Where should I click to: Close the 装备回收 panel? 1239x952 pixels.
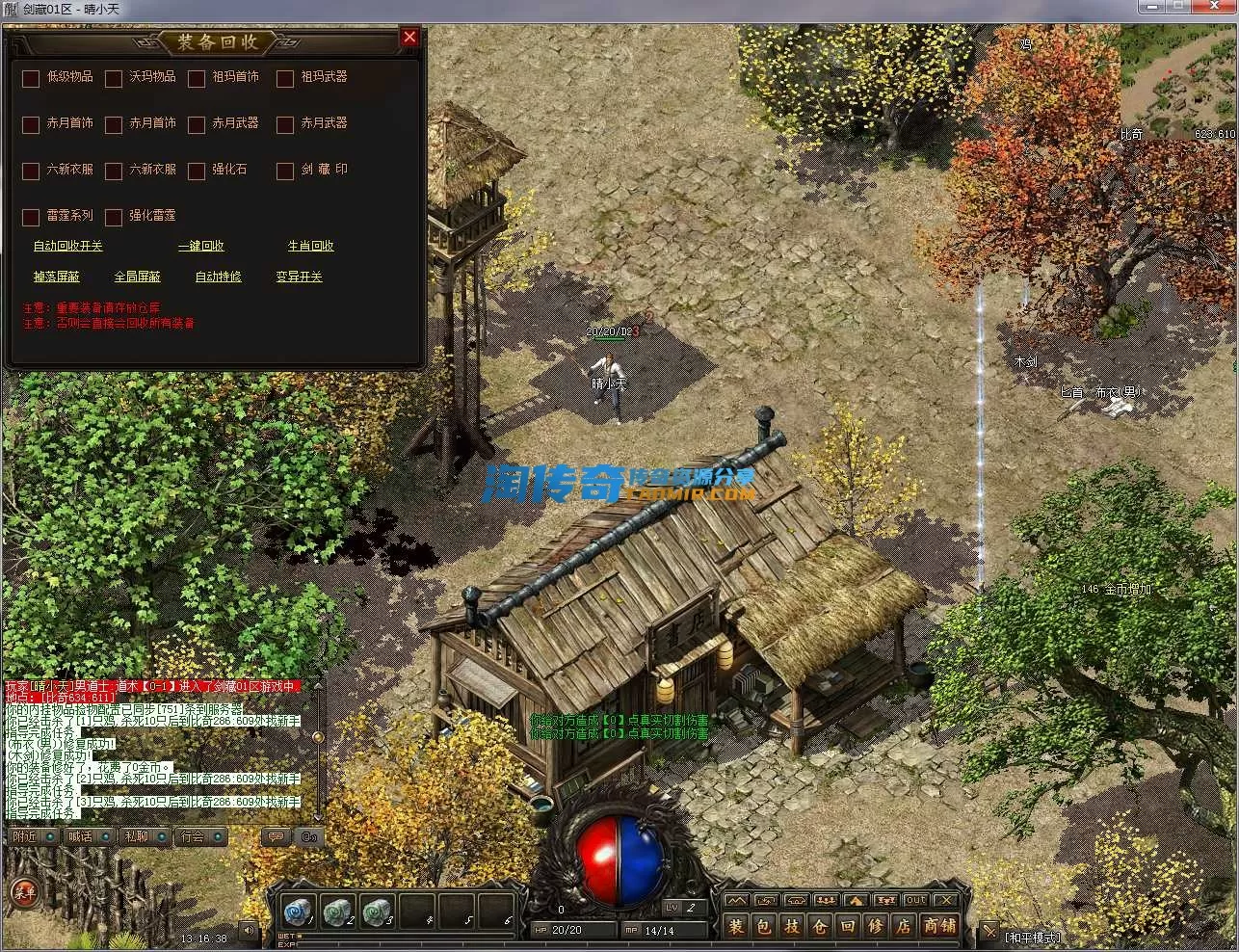pyautogui.click(x=409, y=38)
